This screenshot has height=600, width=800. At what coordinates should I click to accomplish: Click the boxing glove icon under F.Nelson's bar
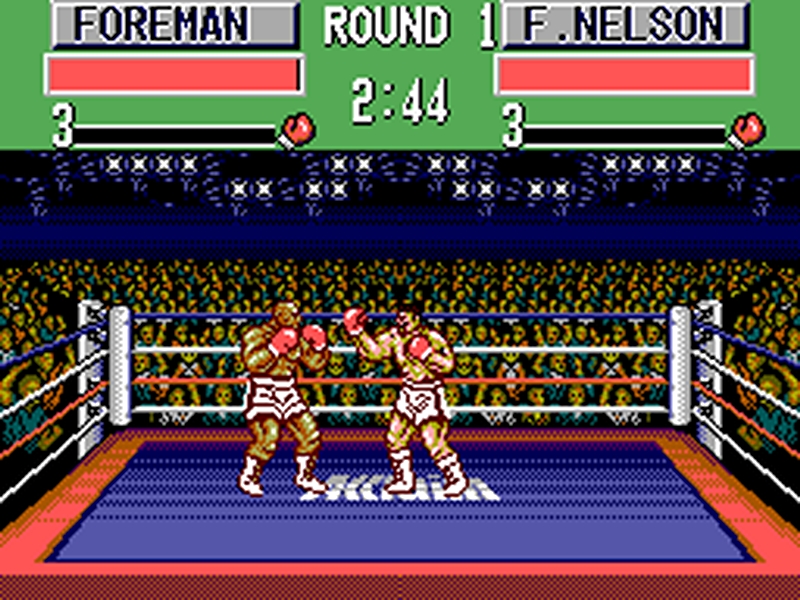point(747,129)
